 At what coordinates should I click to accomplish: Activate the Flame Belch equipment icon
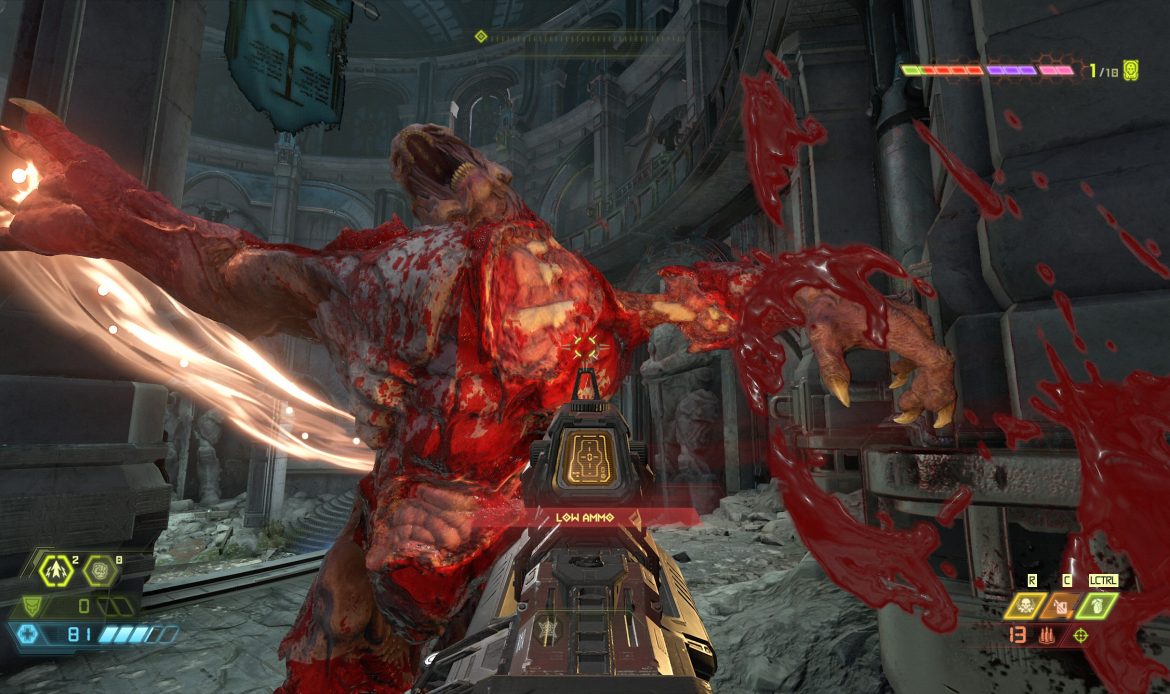tap(1060, 603)
